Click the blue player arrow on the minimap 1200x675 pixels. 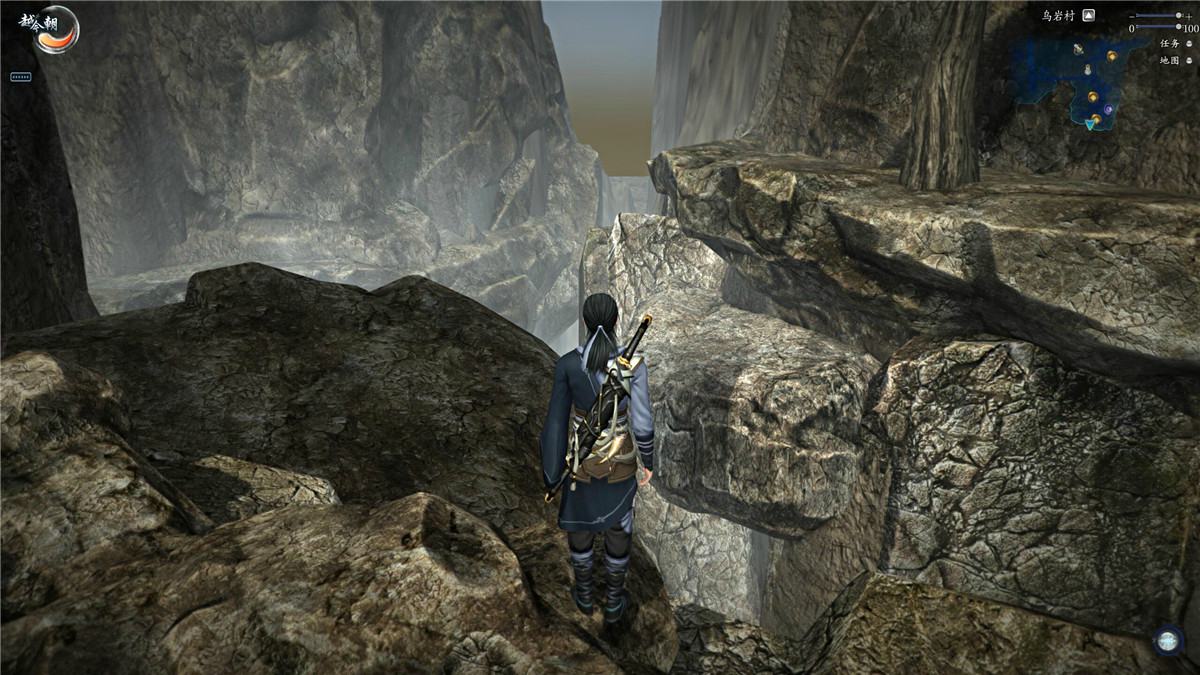(x=1089, y=124)
